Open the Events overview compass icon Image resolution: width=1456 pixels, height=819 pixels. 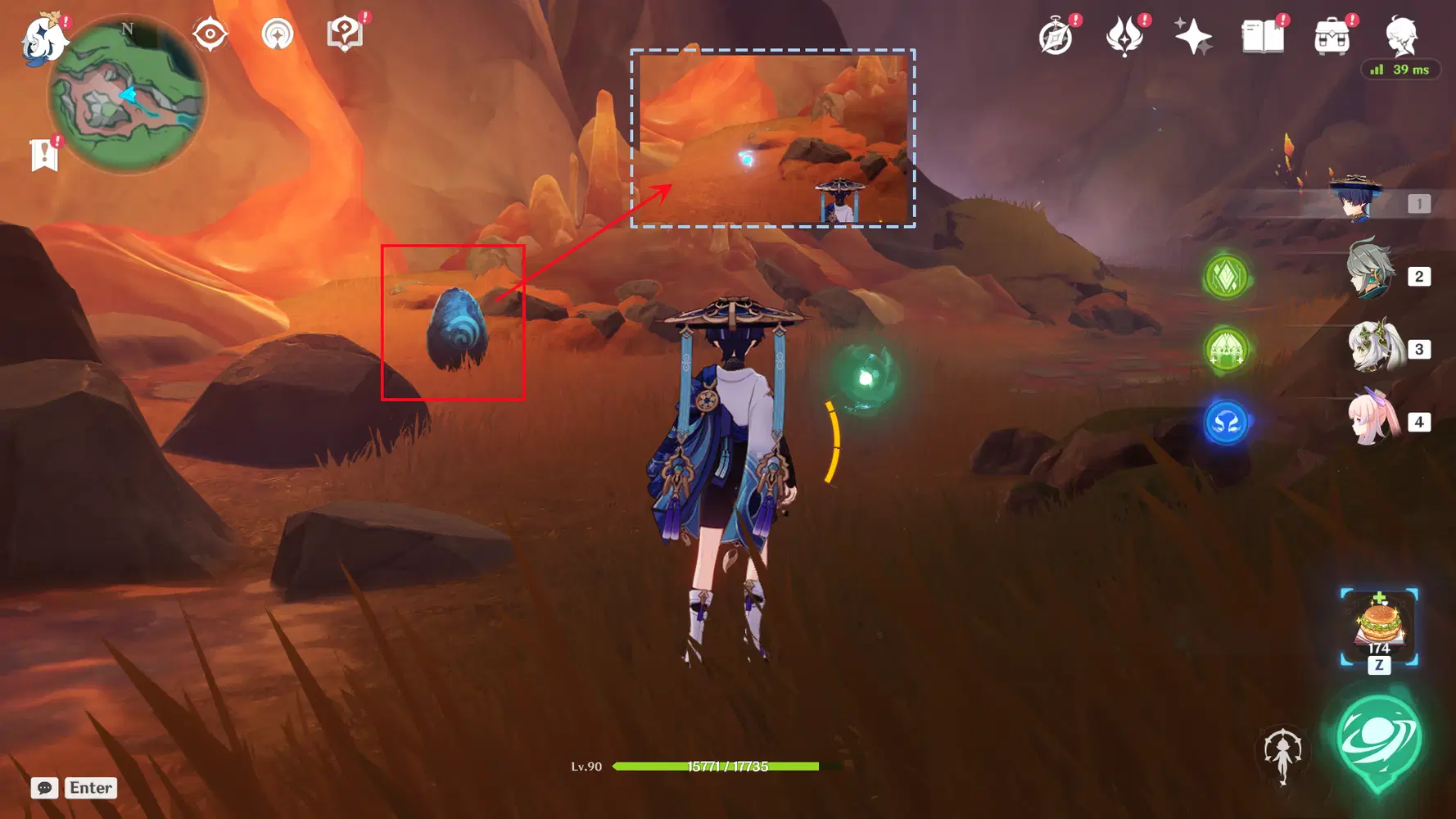(1054, 34)
